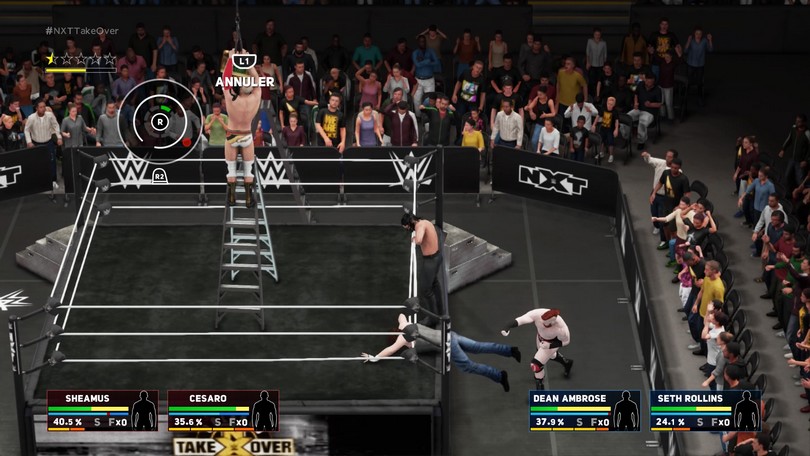Select the Sheamus player panel
This screenshot has width=810, height=456.
click(102, 410)
